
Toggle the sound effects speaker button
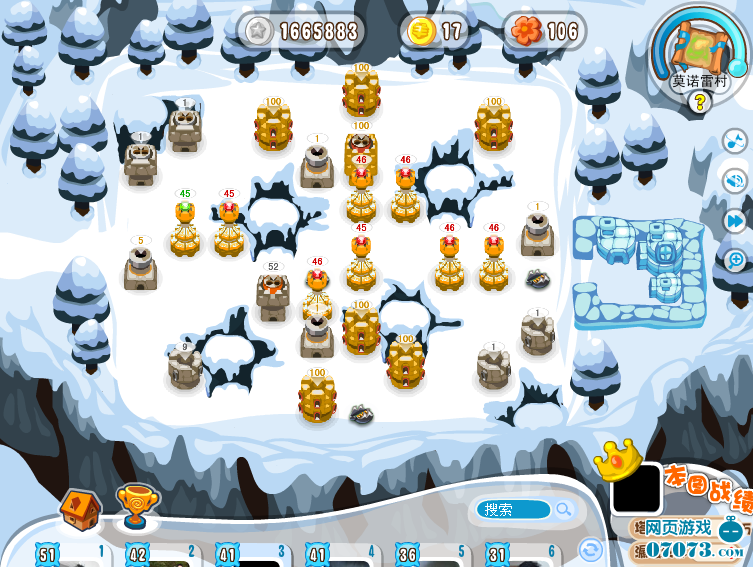(x=735, y=181)
